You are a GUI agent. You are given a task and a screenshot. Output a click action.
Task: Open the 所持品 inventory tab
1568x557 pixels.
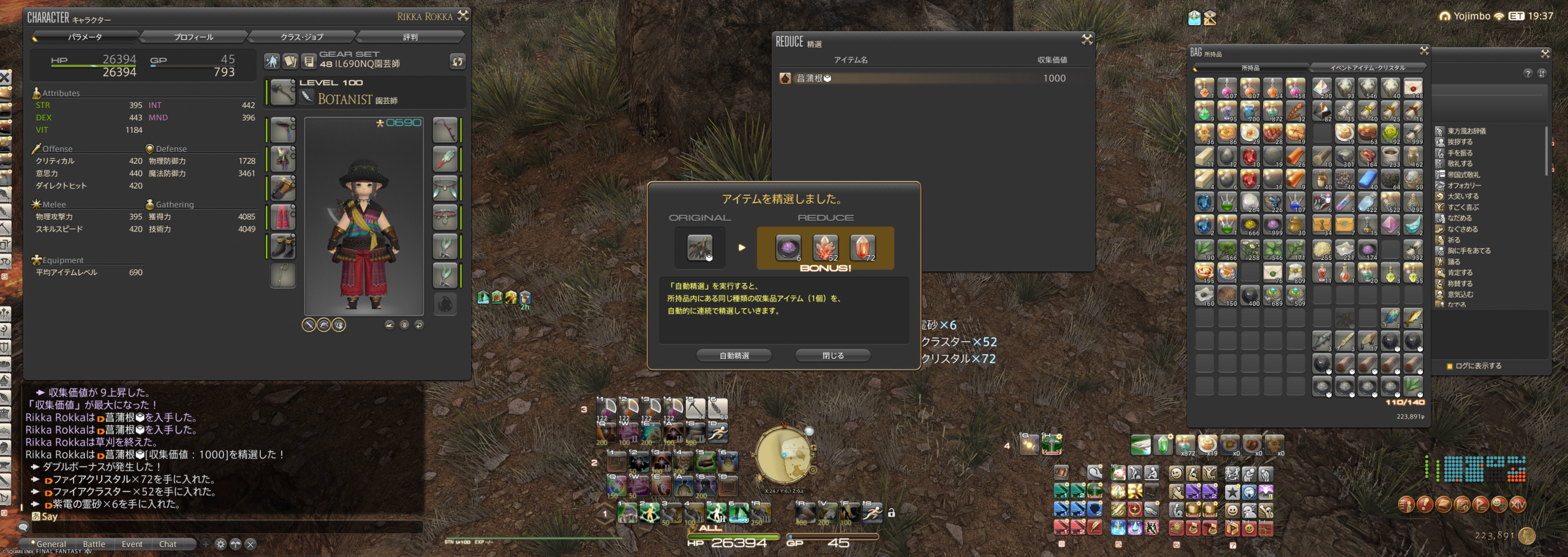(1250, 68)
